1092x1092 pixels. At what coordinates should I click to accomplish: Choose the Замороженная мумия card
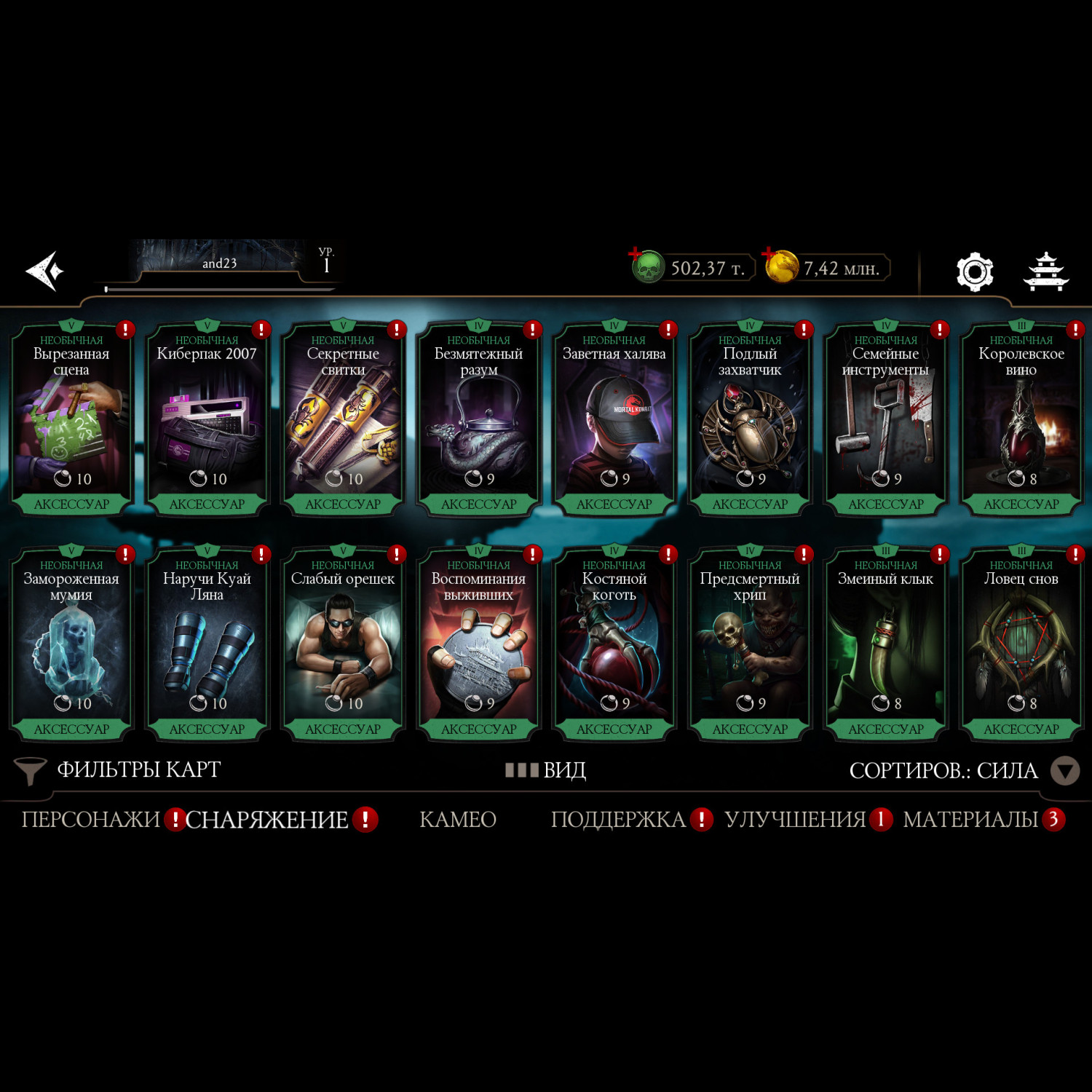coord(71,644)
